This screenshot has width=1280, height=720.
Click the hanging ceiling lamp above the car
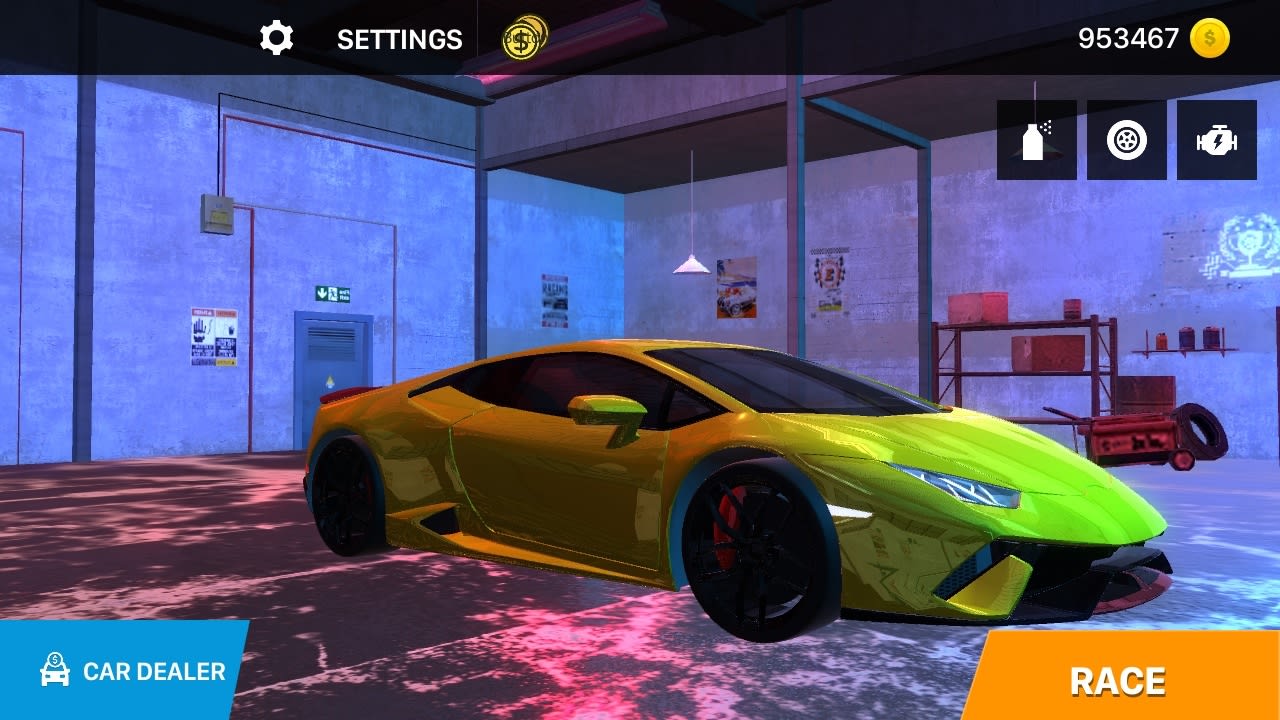click(692, 265)
